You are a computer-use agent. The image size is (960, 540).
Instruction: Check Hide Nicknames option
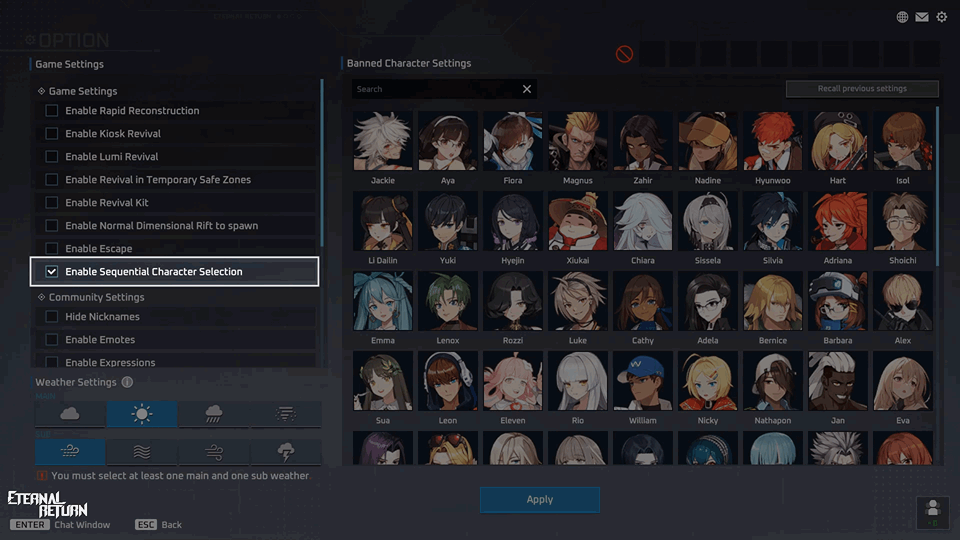point(52,317)
